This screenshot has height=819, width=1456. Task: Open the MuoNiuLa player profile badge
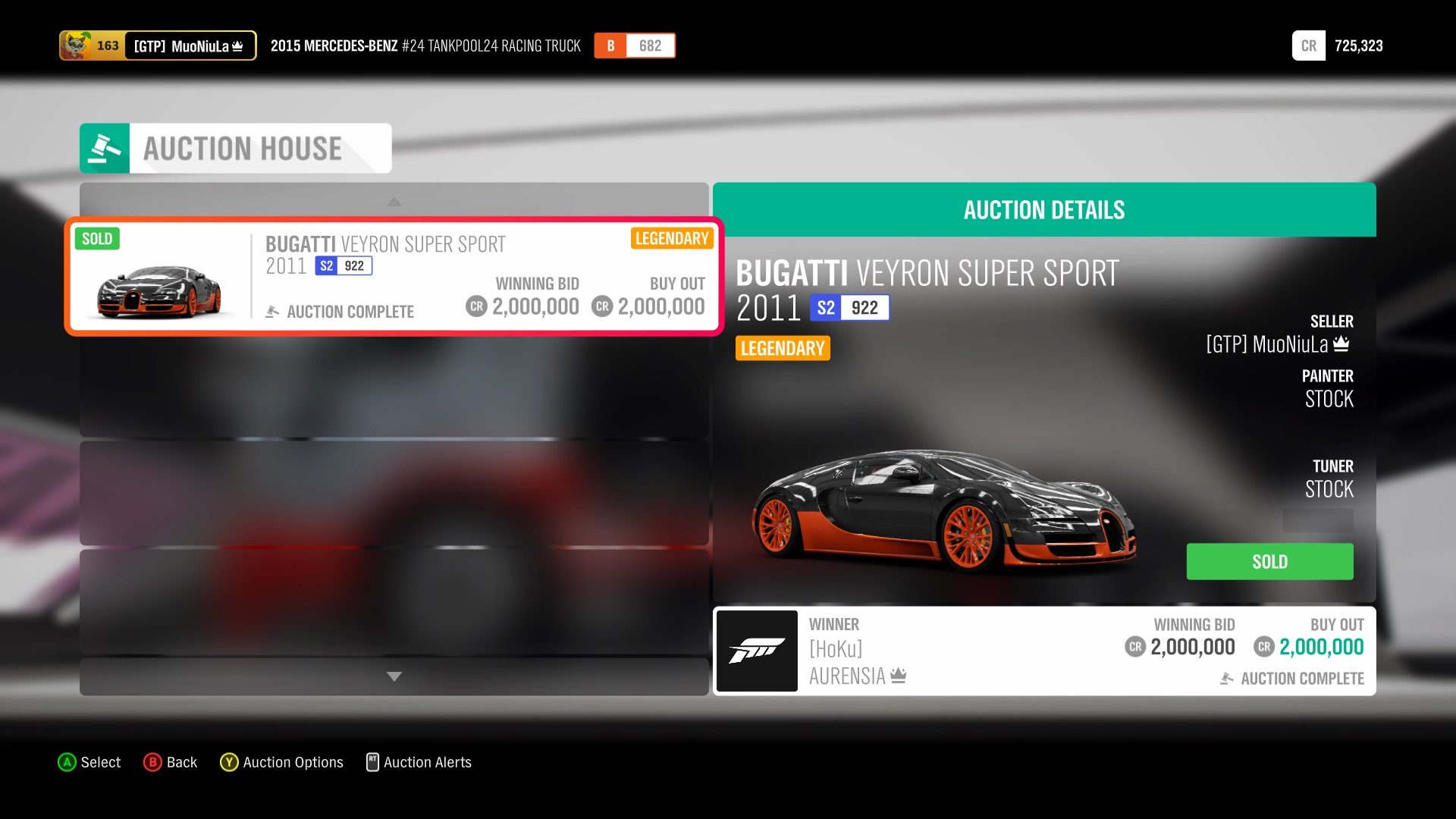click(x=158, y=45)
